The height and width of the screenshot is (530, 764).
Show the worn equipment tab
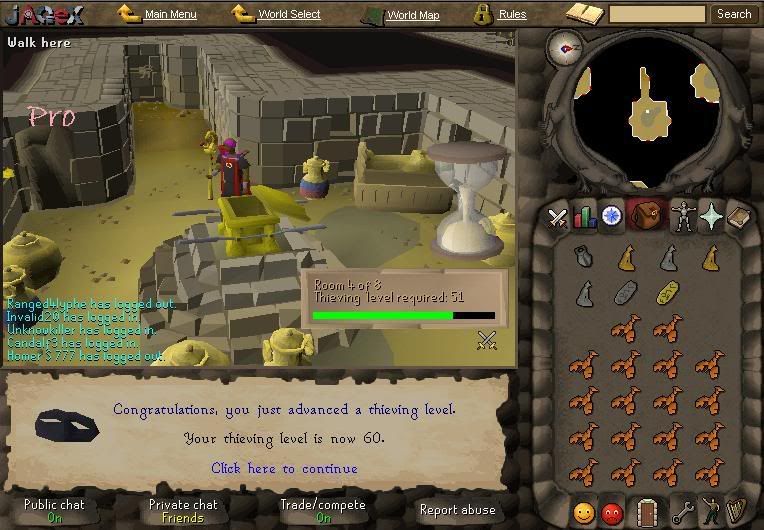coord(683,216)
